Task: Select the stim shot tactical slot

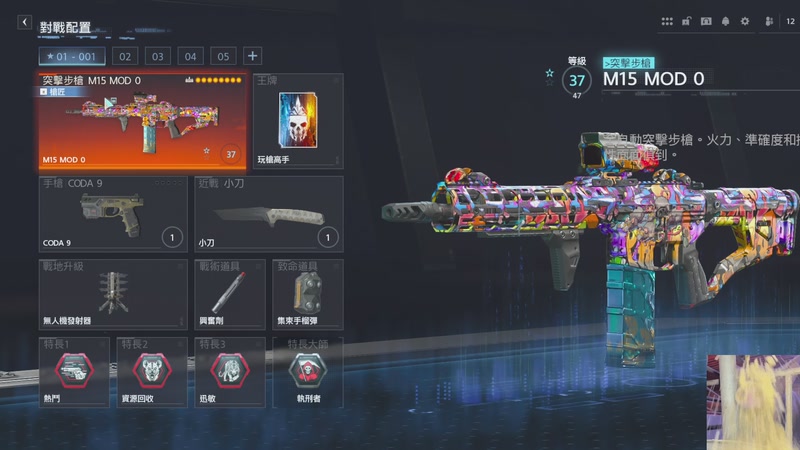Action: click(228, 294)
